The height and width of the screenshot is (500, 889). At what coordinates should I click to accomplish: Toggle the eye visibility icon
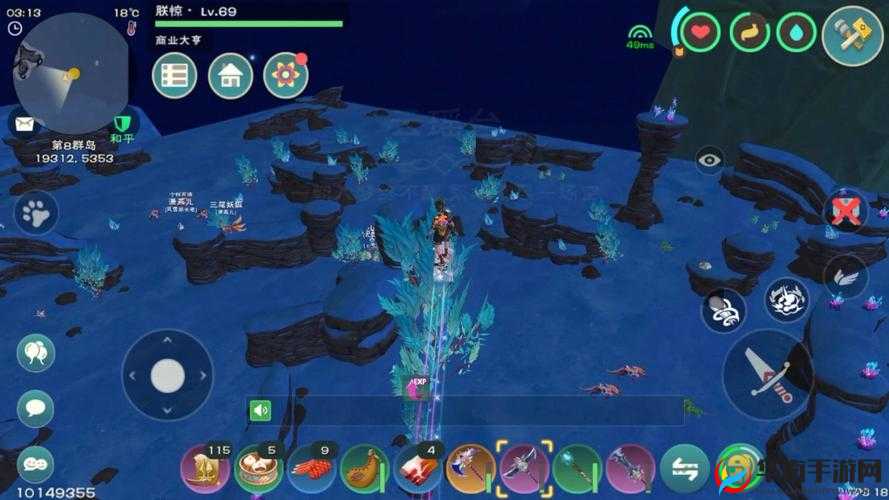coord(710,160)
